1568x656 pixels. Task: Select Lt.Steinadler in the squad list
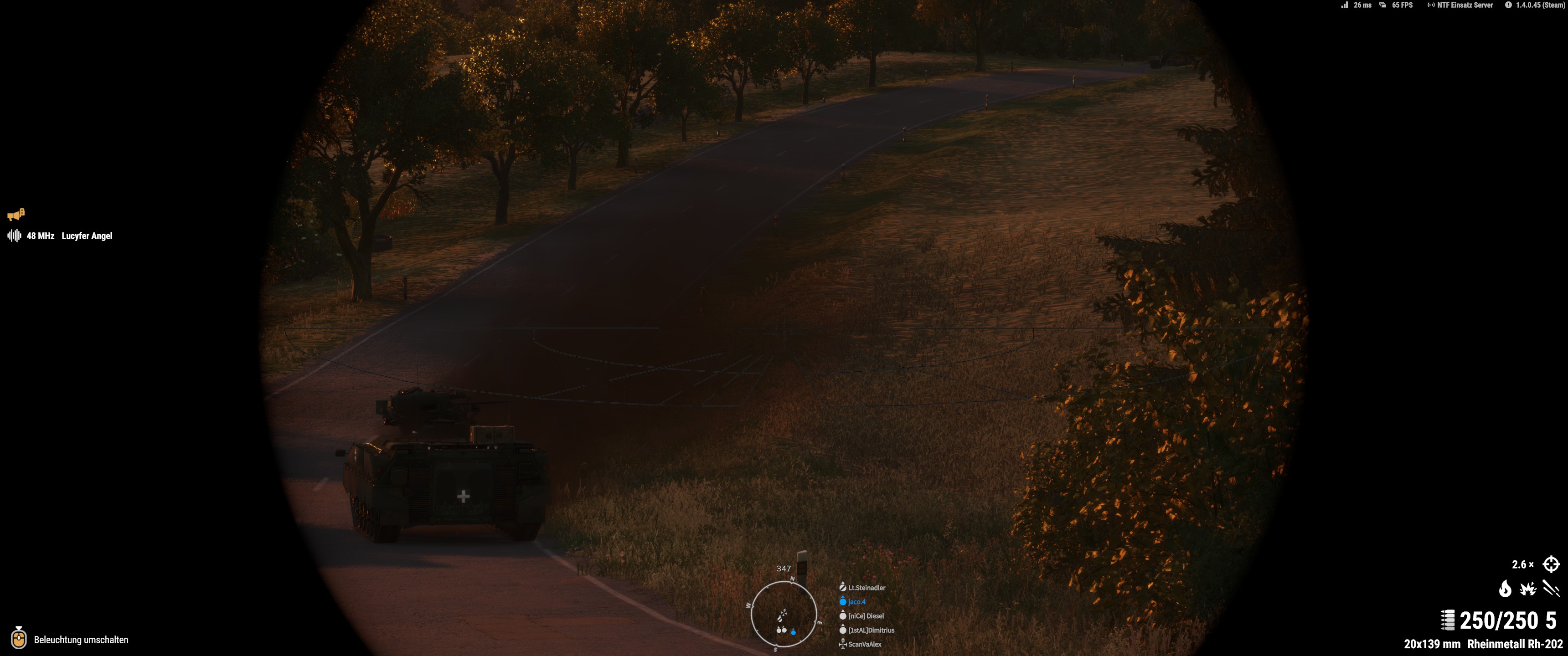point(866,588)
